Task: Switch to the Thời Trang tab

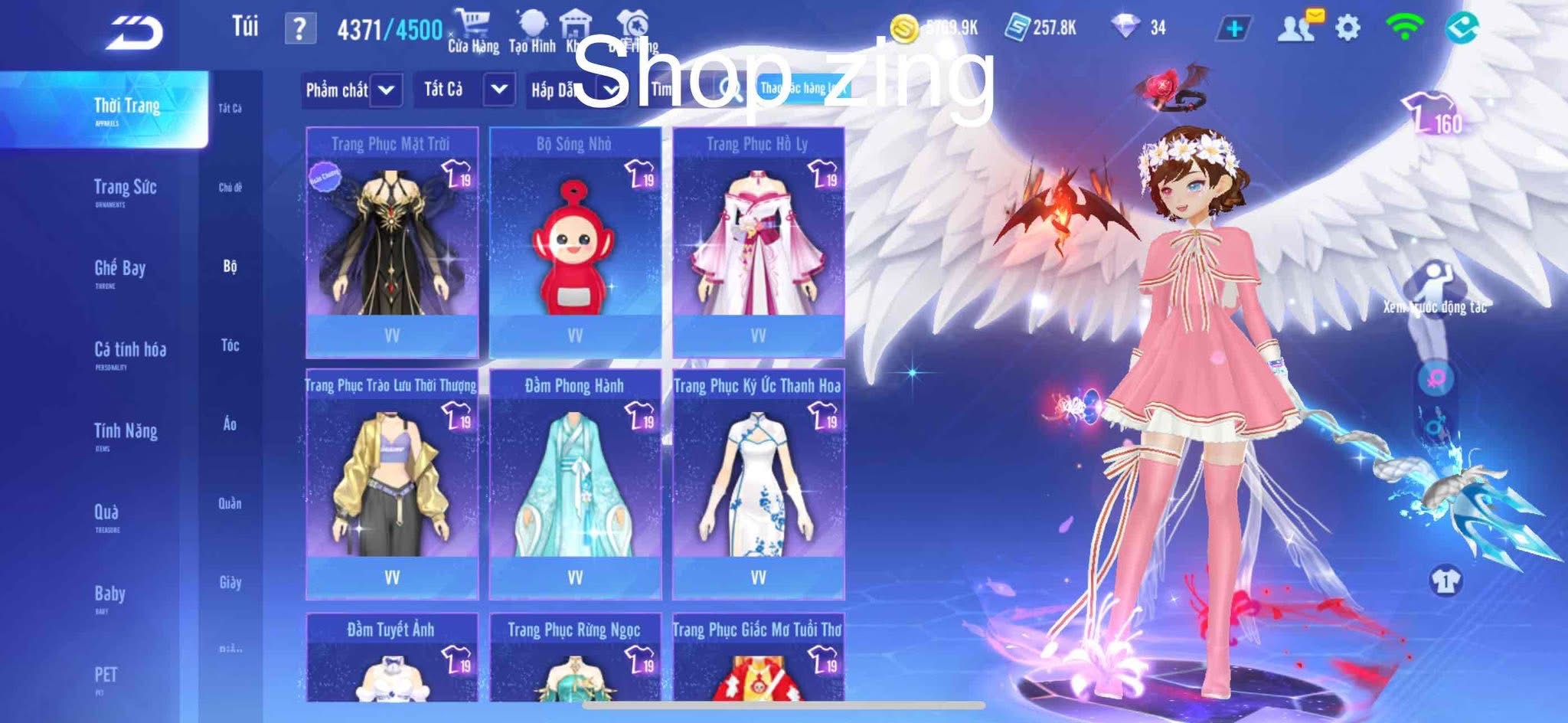Action: pos(126,109)
